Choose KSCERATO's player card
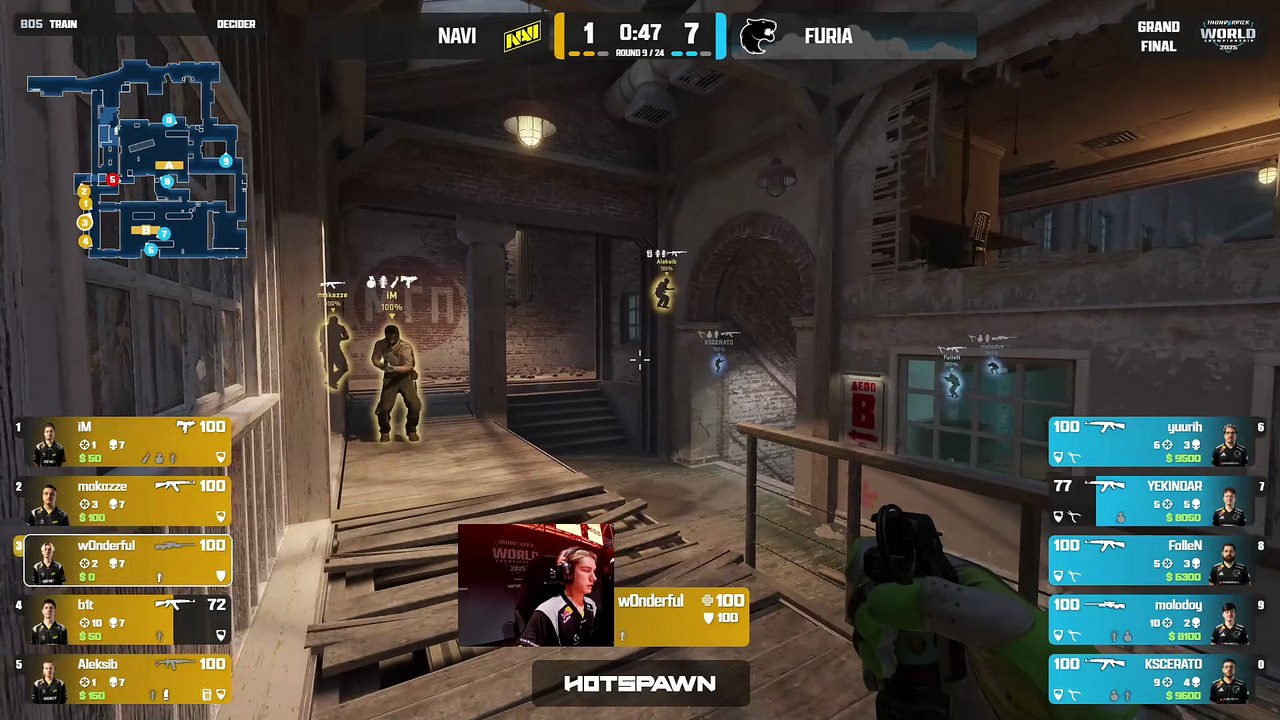1280x720 pixels. [x=1150, y=678]
